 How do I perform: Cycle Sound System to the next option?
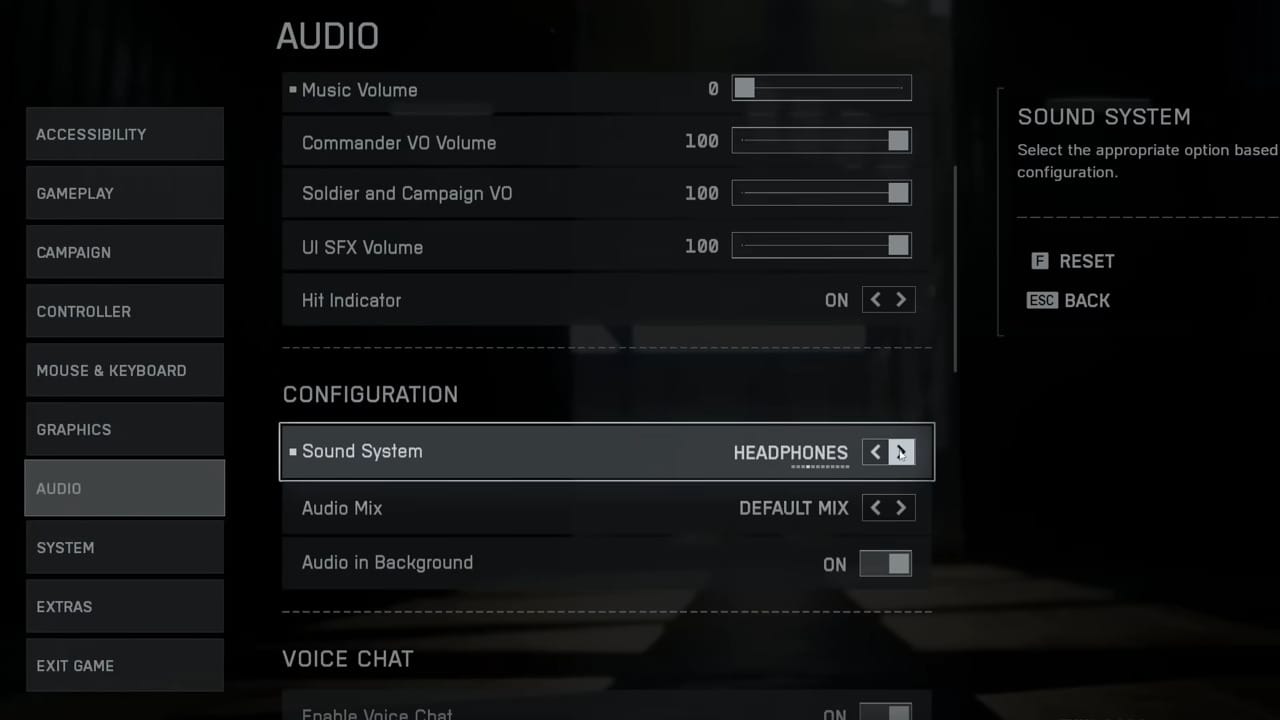click(x=901, y=452)
